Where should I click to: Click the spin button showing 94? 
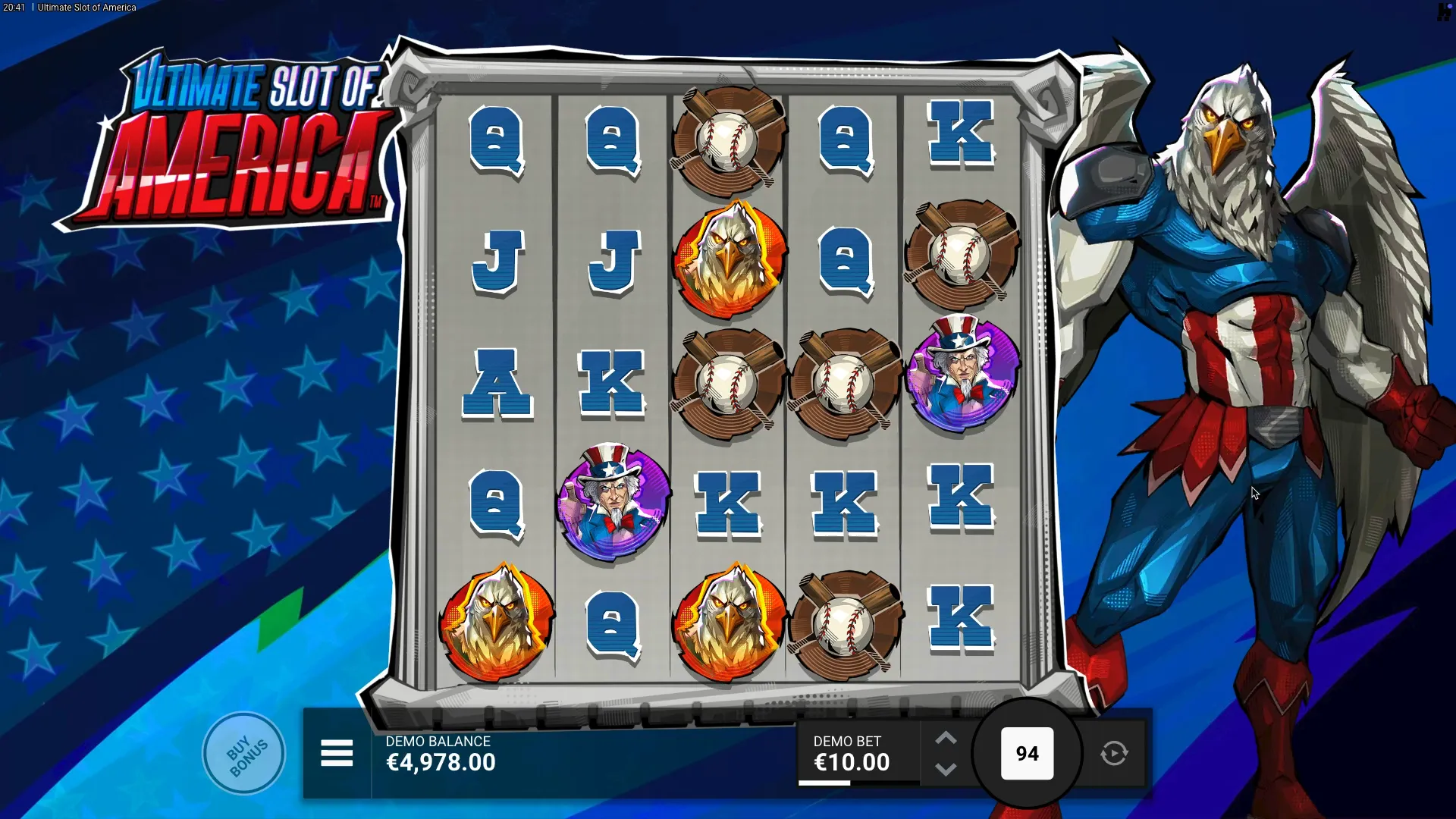pos(1027,754)
